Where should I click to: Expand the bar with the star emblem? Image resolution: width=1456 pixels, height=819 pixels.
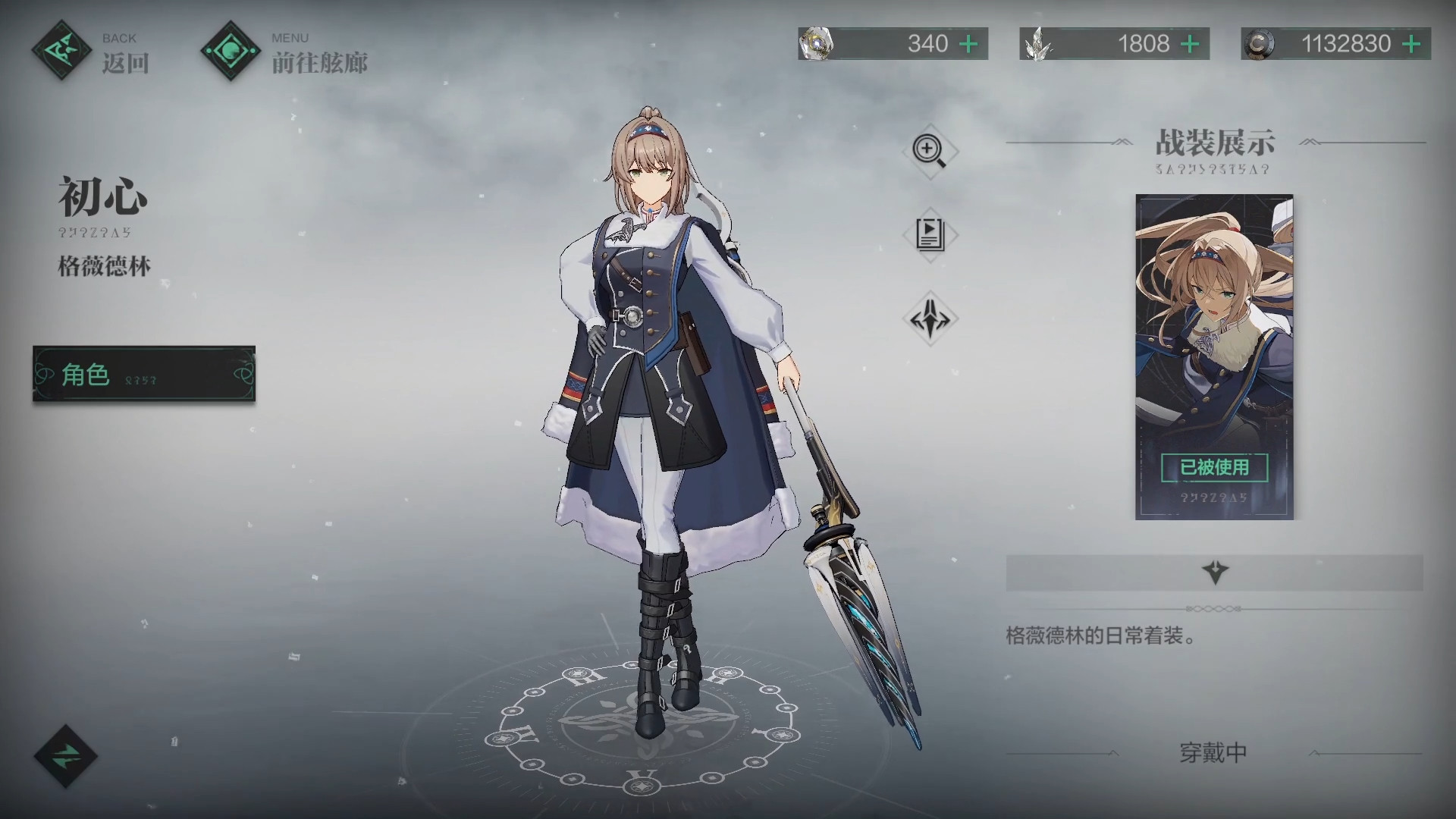coord(1213,573)
